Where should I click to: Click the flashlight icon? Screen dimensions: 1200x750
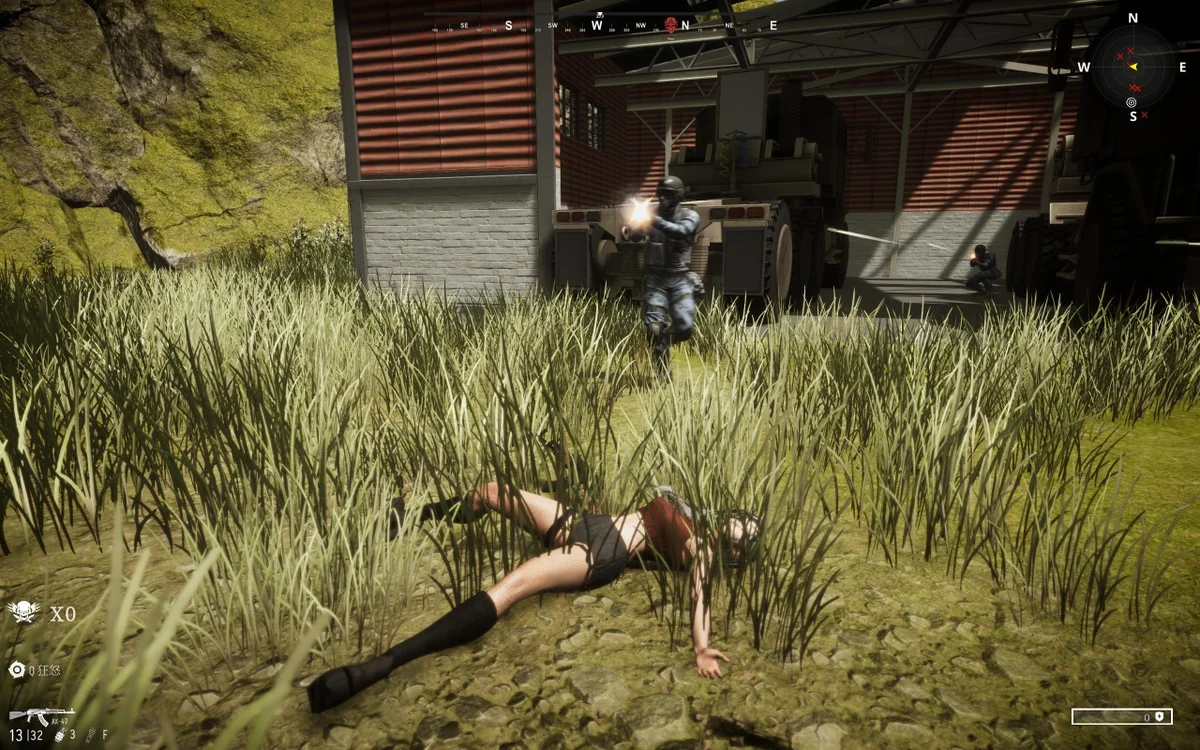90,735
